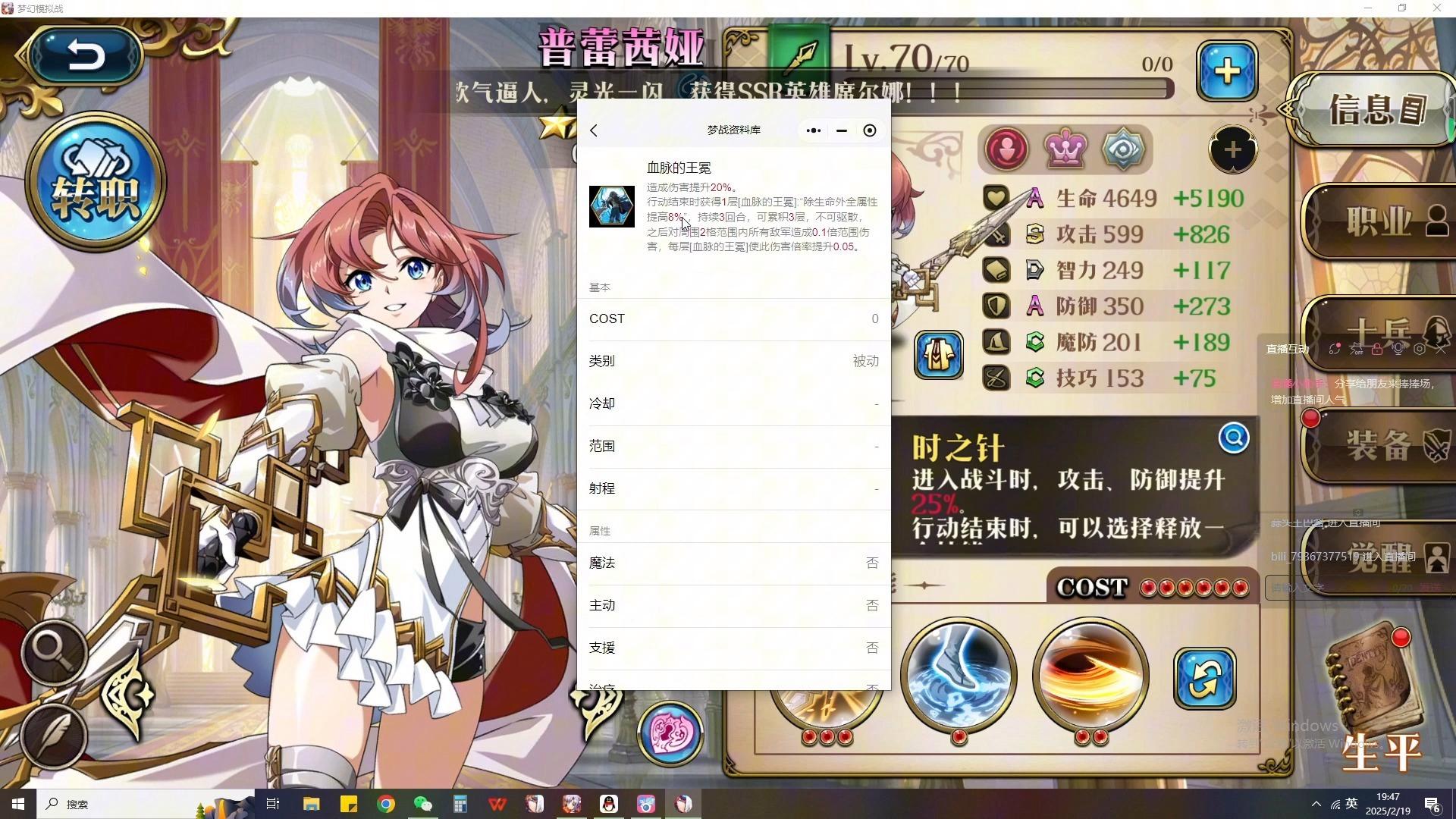Switch to the eye emblem tab in stats panel

pyautogui.click(x=1122, y=149)
